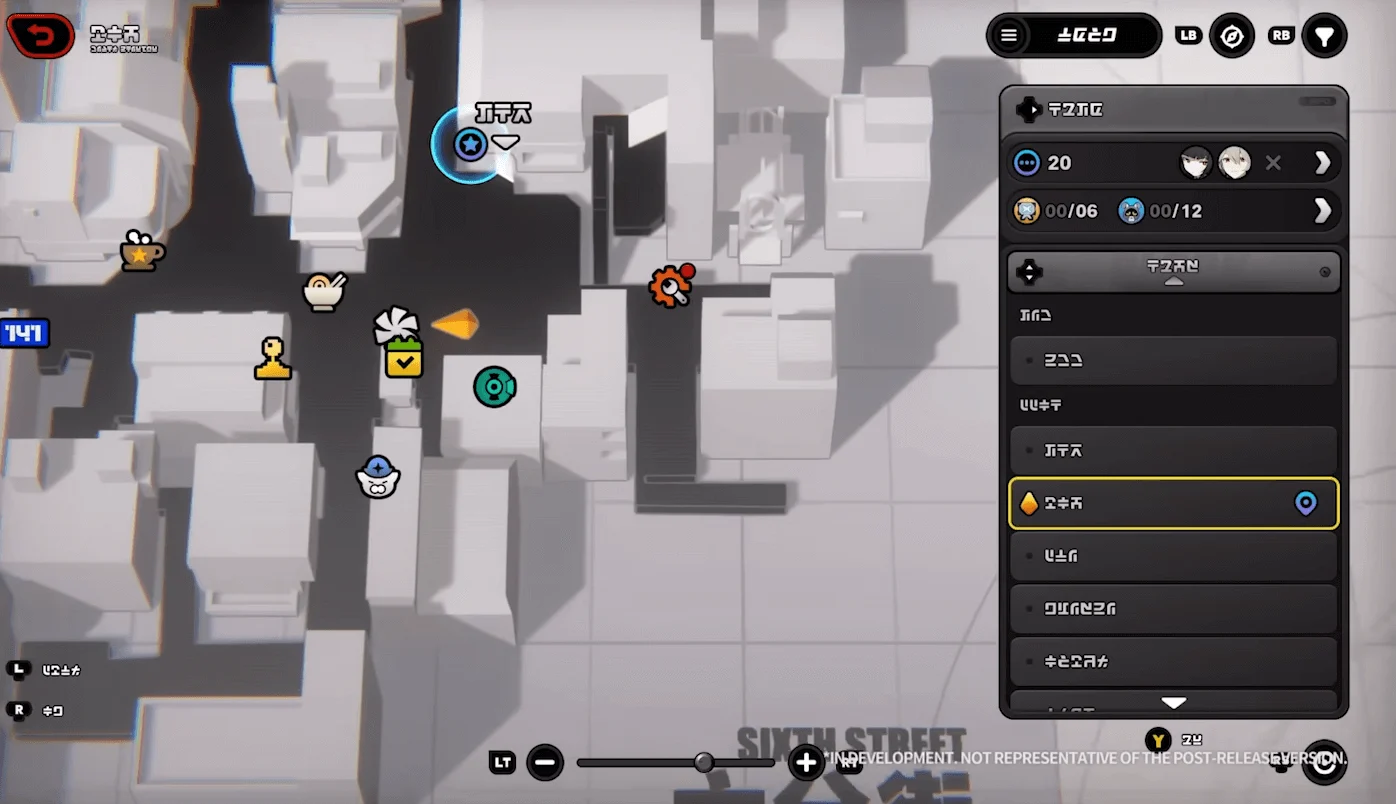Select the yellow checkmark box marker
Viewport: 1396px width, 804px height.
click(404, 359)
